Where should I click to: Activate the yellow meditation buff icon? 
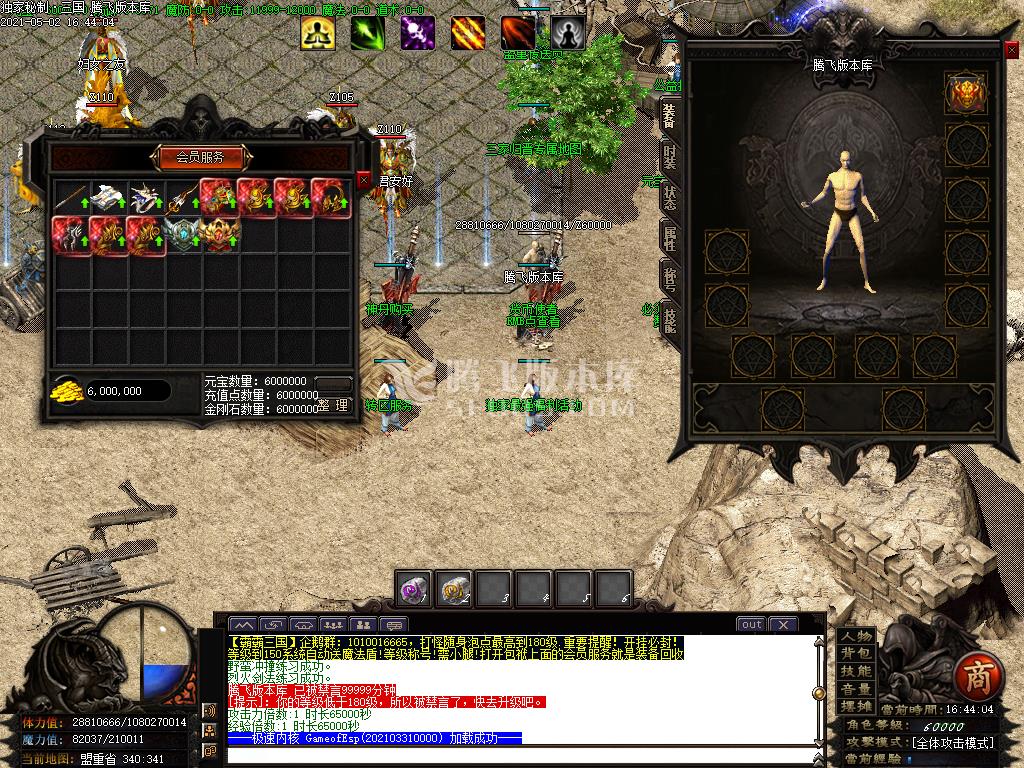pyautogui.click(x=318, y=33)
